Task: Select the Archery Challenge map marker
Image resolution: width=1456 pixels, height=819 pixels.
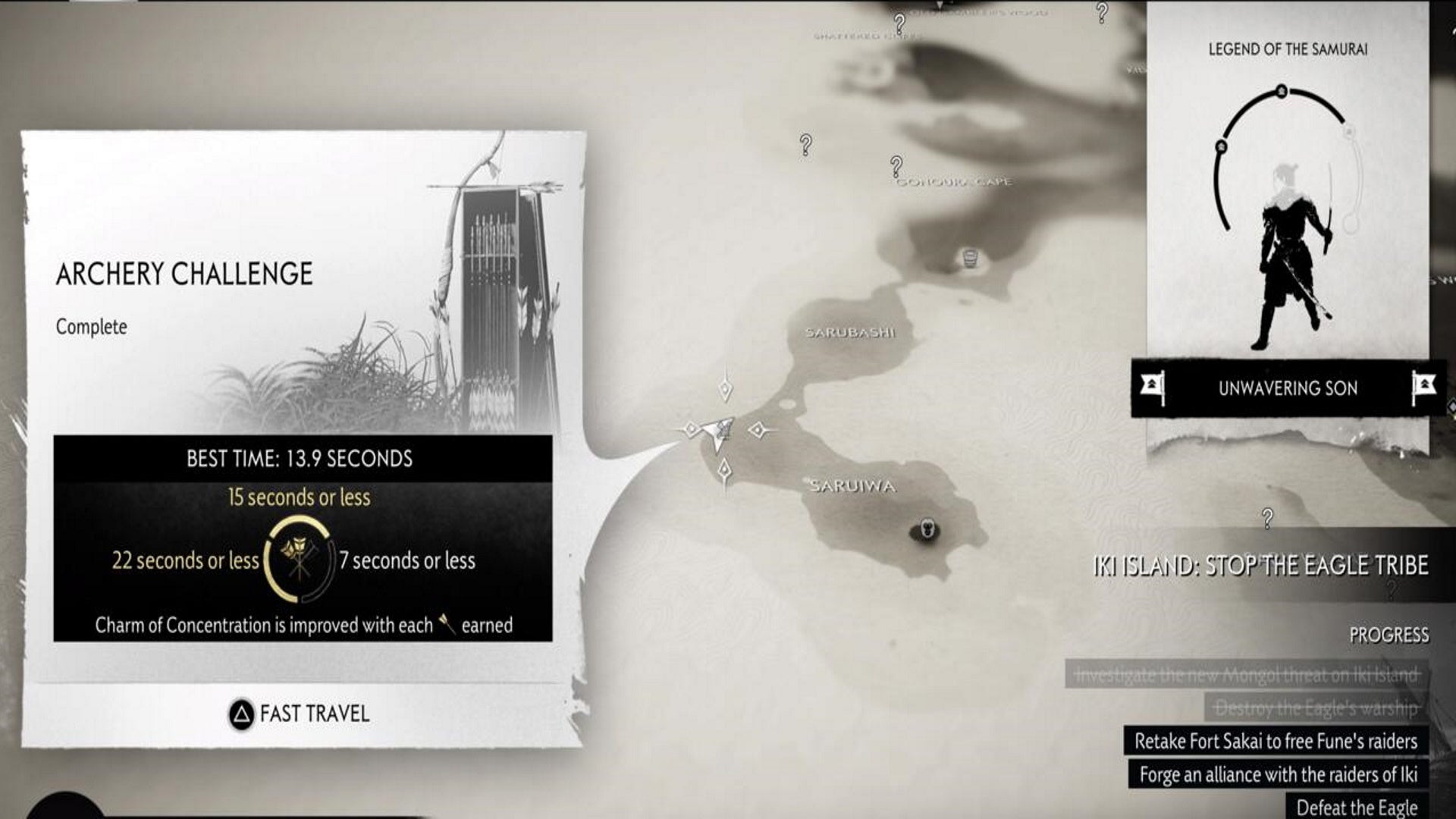Action: [719, 431]
